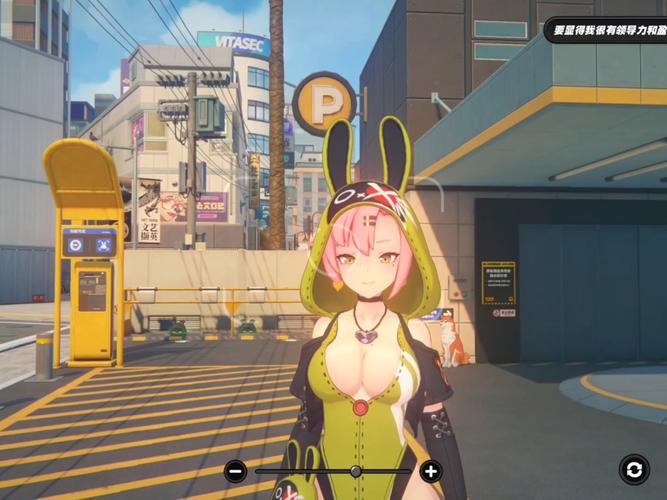Click the zoom slider handle
The image size is (667, 500).
(x=355, y=471)
